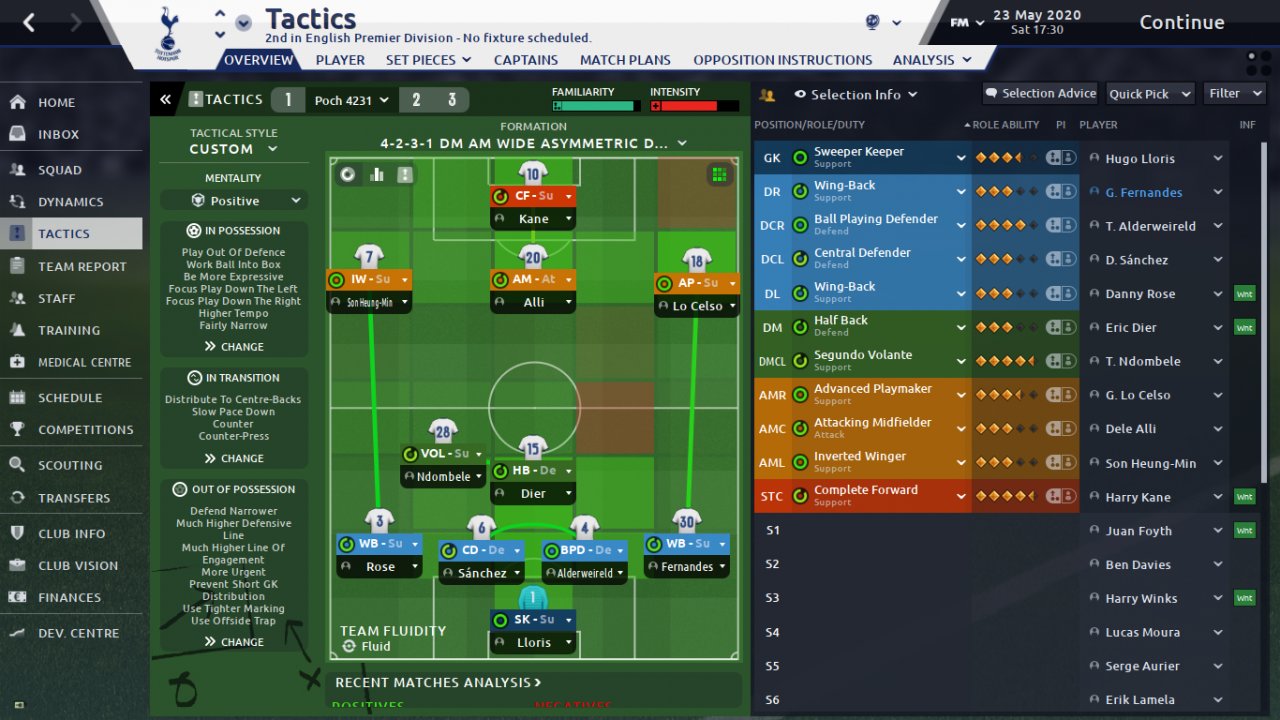Open the Quick Pick dropdown
The width and height of the screenshot is (1280, 720).
point(1150,94)
